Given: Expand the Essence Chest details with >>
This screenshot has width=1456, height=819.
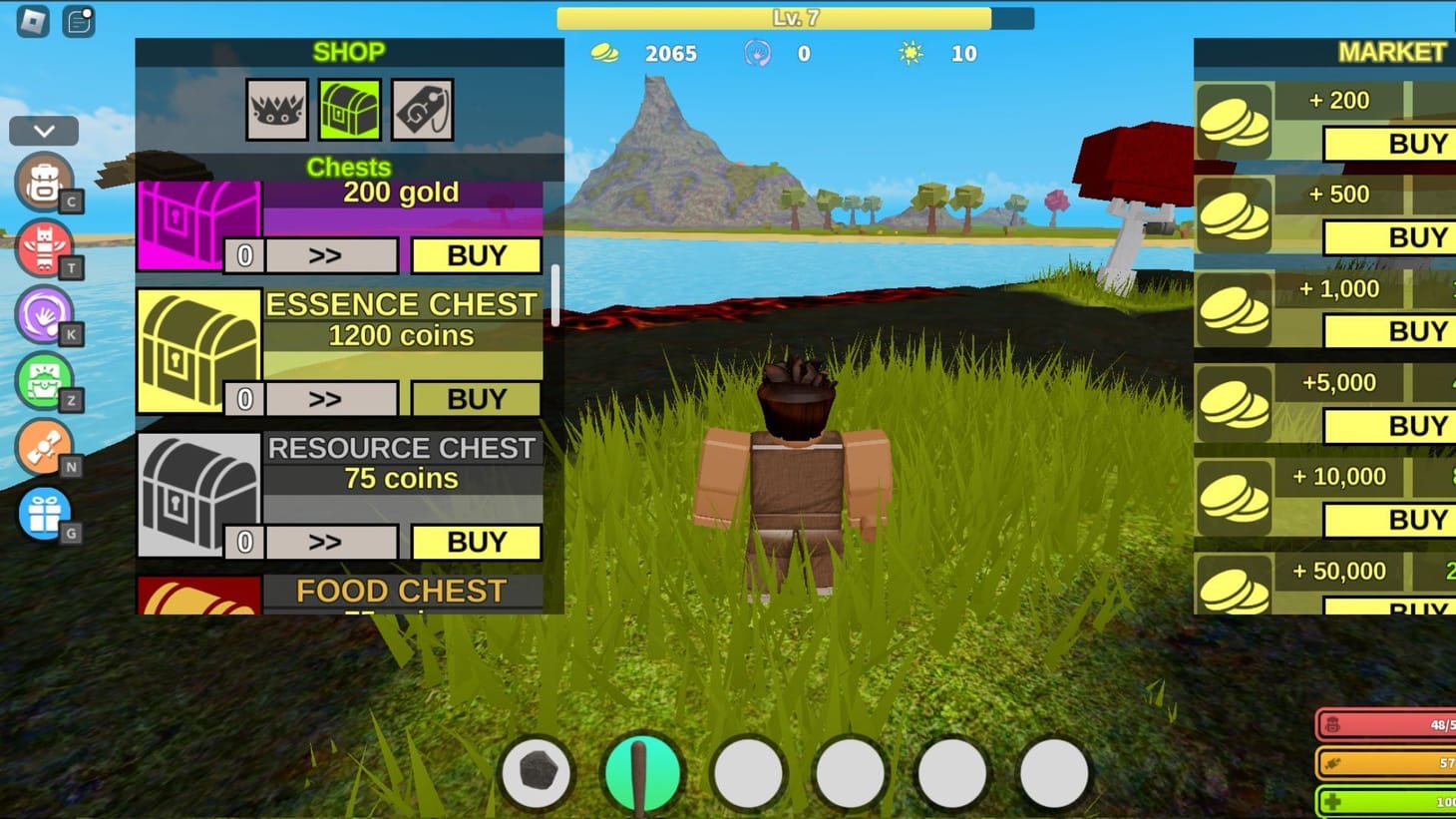Looking at the screenshot, I should point(331,398).
